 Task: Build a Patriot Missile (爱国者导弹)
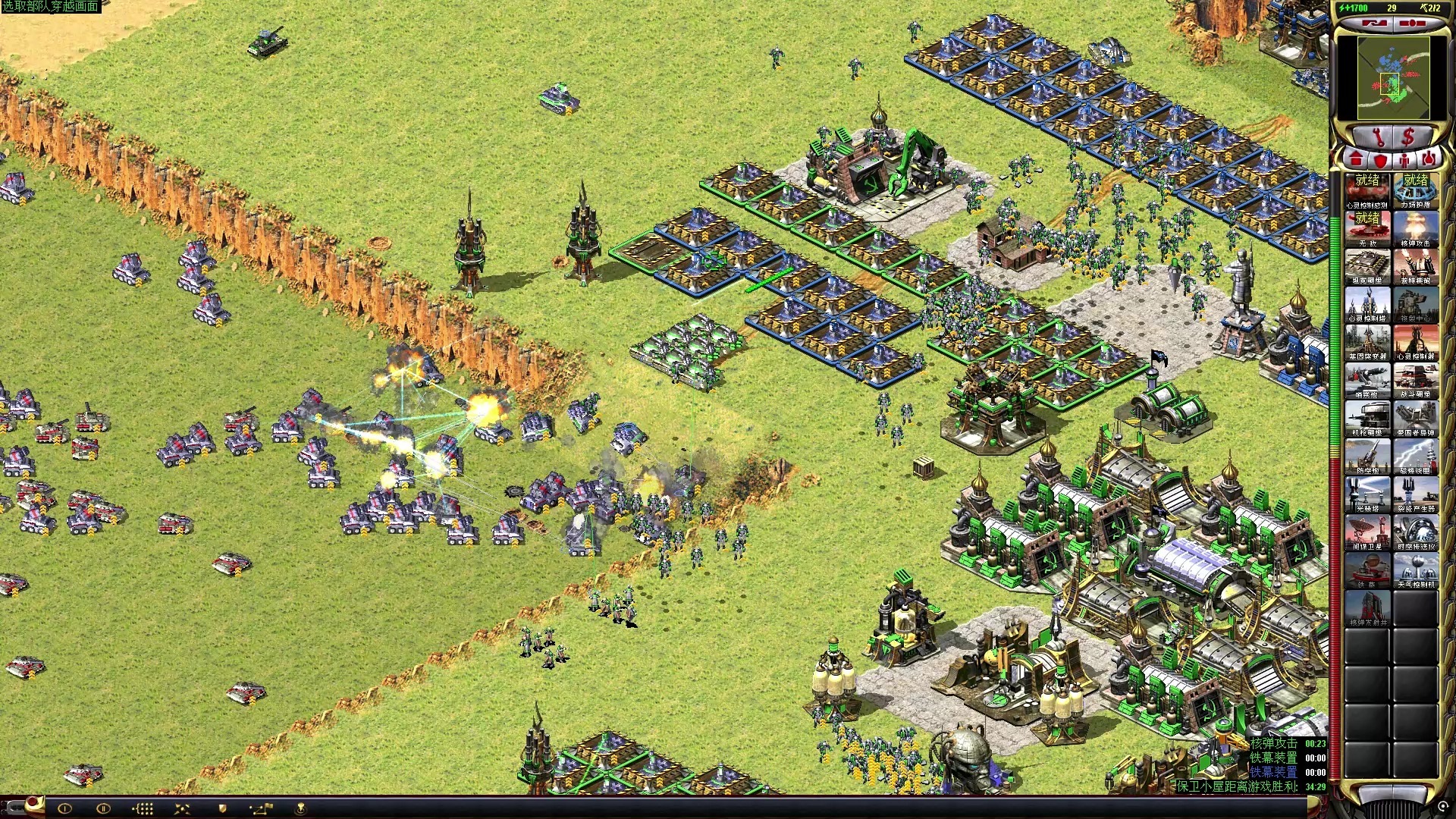click(1415, 419)
